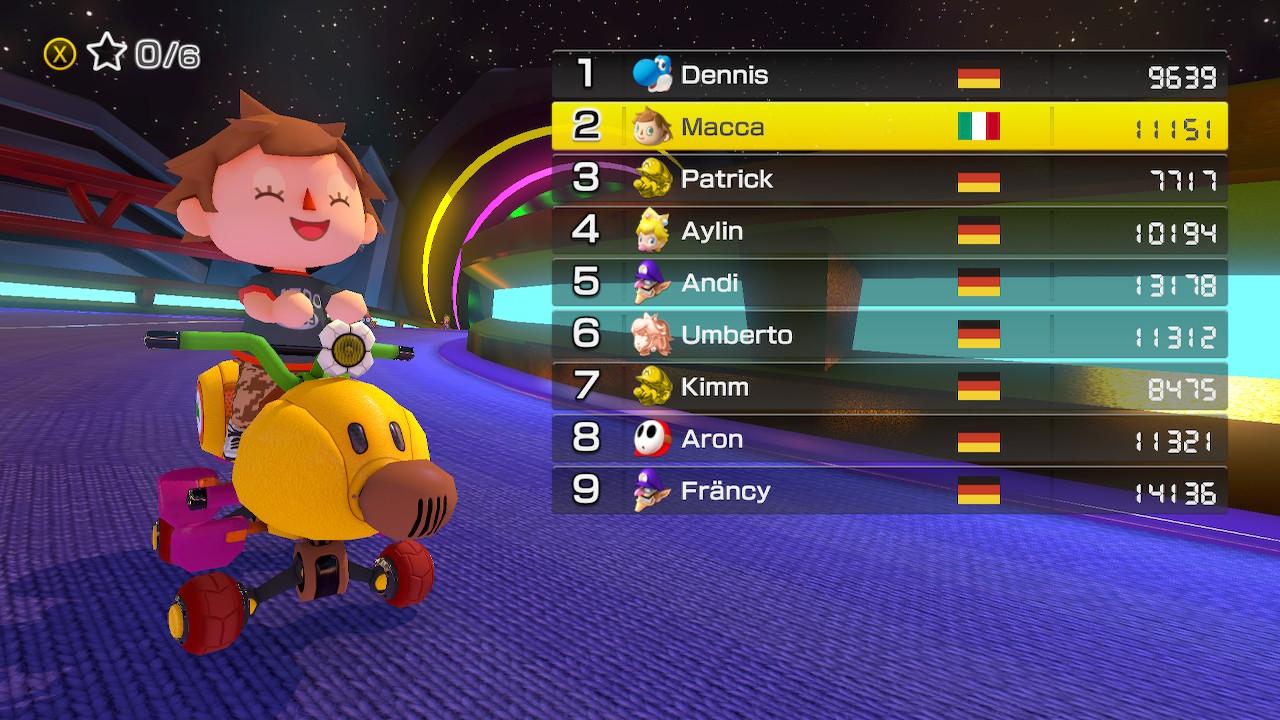Viewport: 1280px width, 720px height.
Task: Pick the Aron player entry
Action: point(888,439)
